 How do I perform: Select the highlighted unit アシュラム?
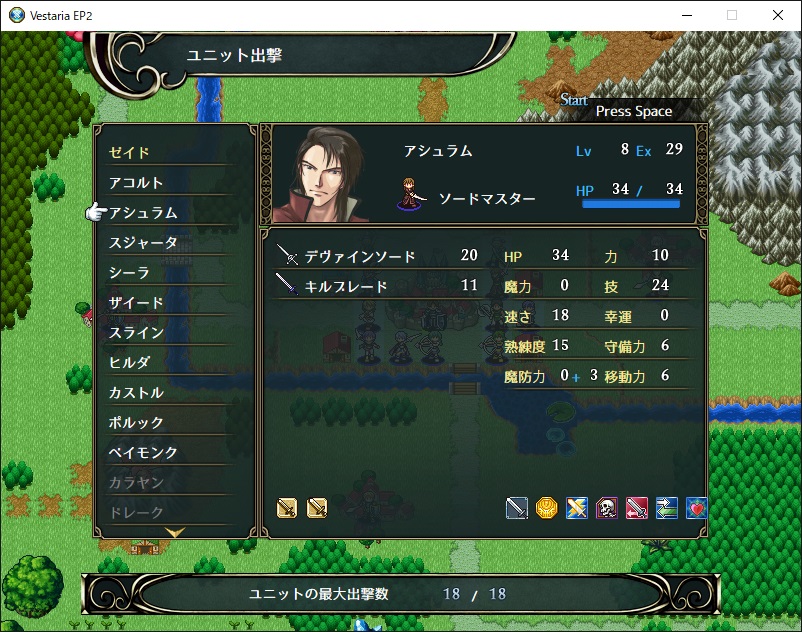point(143,213)
